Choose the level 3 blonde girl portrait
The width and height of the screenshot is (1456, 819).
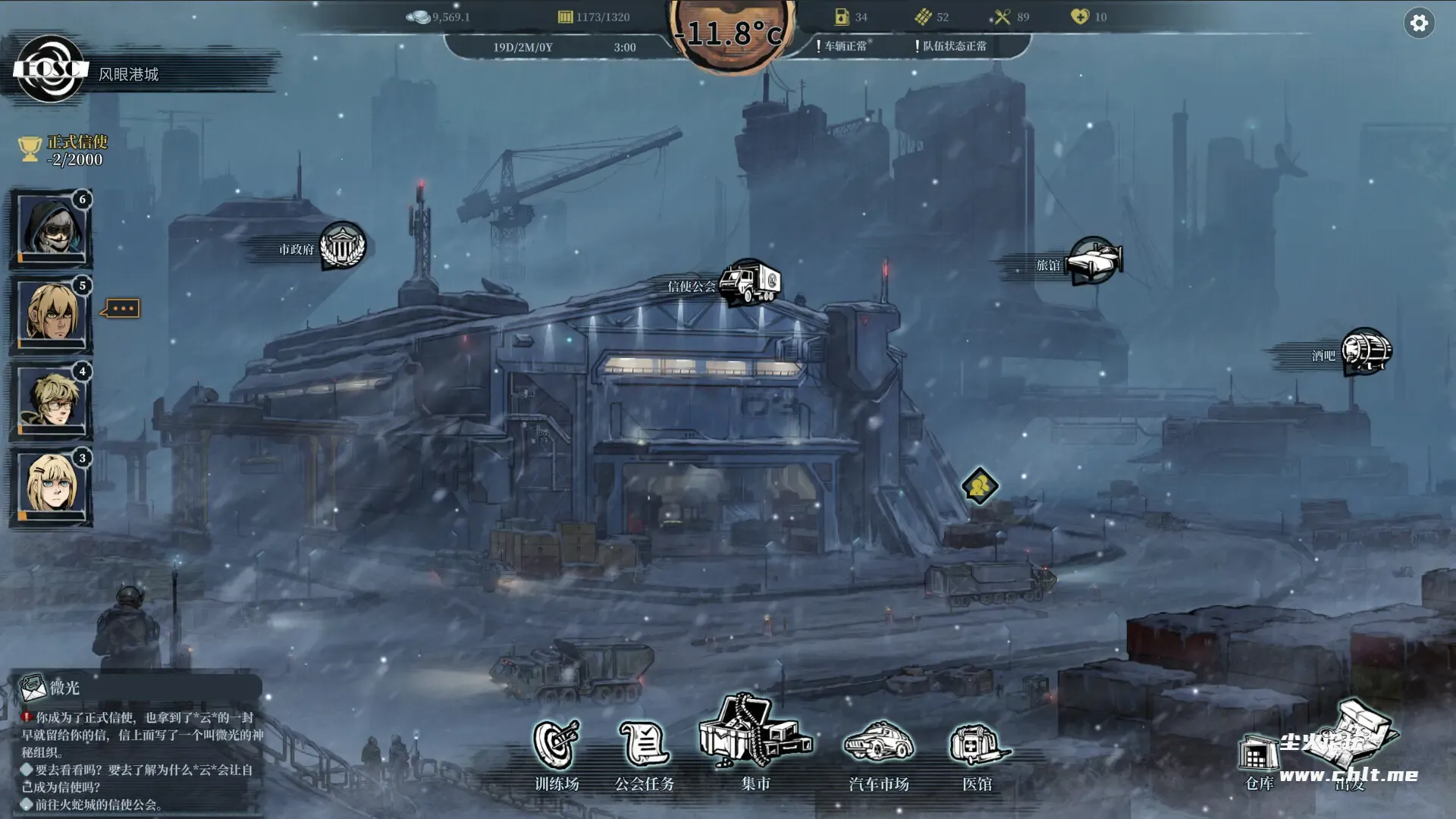(51, 485)
